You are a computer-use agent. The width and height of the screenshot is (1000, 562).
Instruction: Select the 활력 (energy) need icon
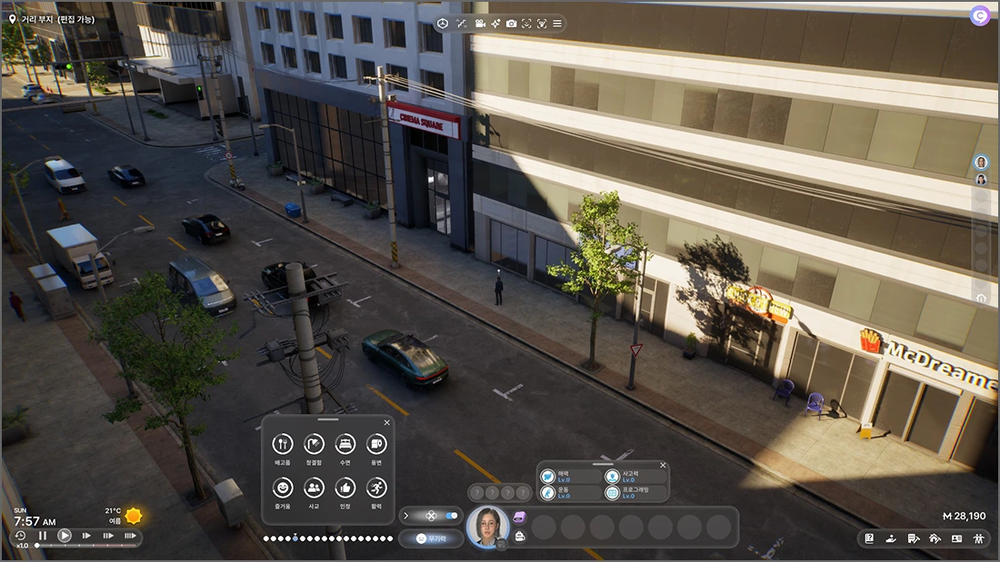pyautogui.click(x=376, y=488)
